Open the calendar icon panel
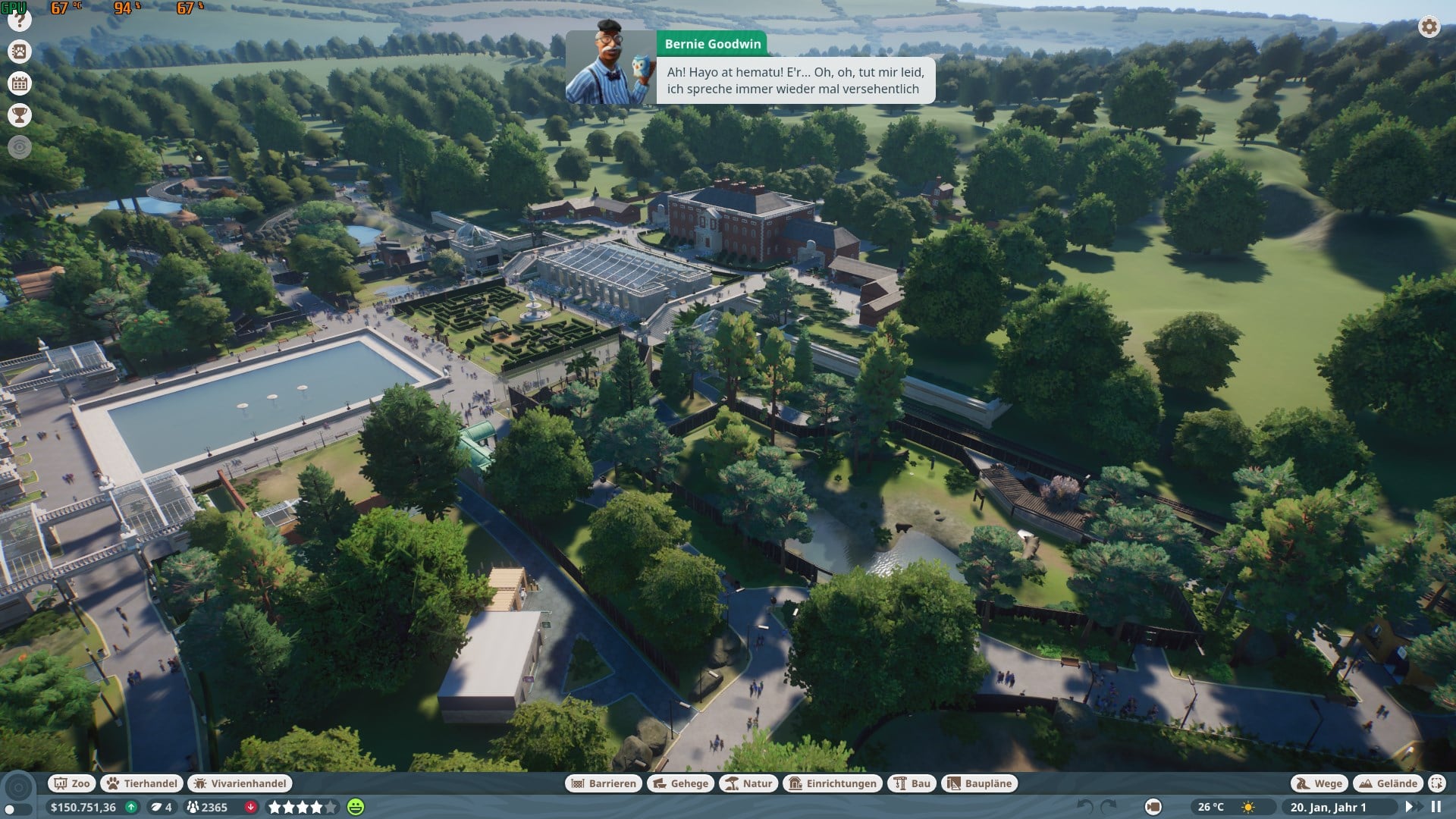Screen dimensions: 1456x819 20,83
